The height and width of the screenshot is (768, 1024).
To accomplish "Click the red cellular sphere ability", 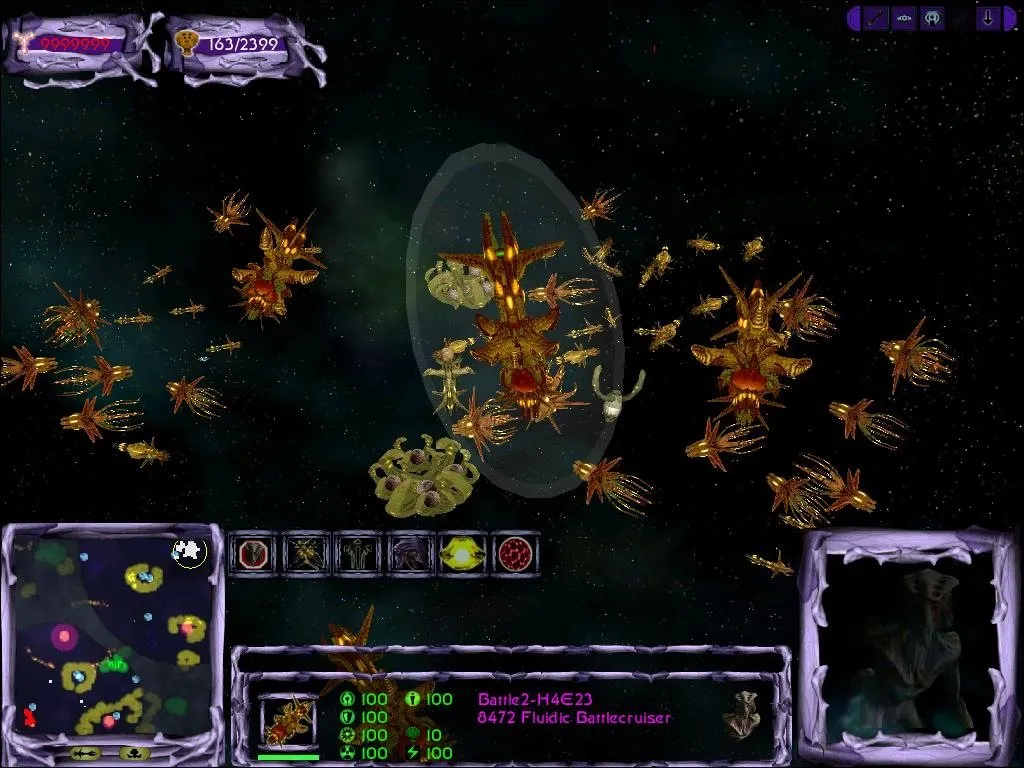I will pos(514,552).
